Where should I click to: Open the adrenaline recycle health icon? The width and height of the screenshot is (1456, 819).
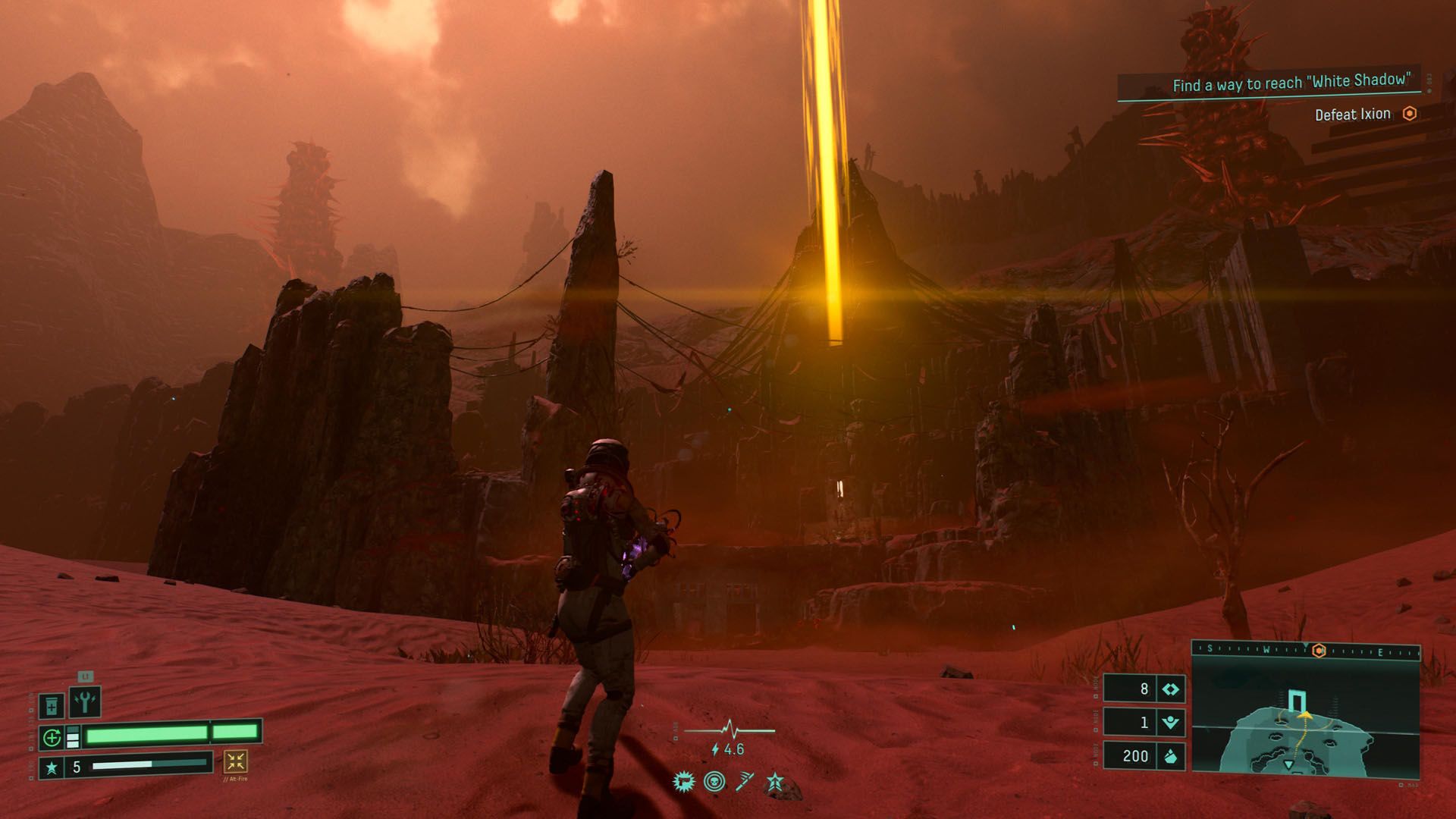[x=52, y=737]
